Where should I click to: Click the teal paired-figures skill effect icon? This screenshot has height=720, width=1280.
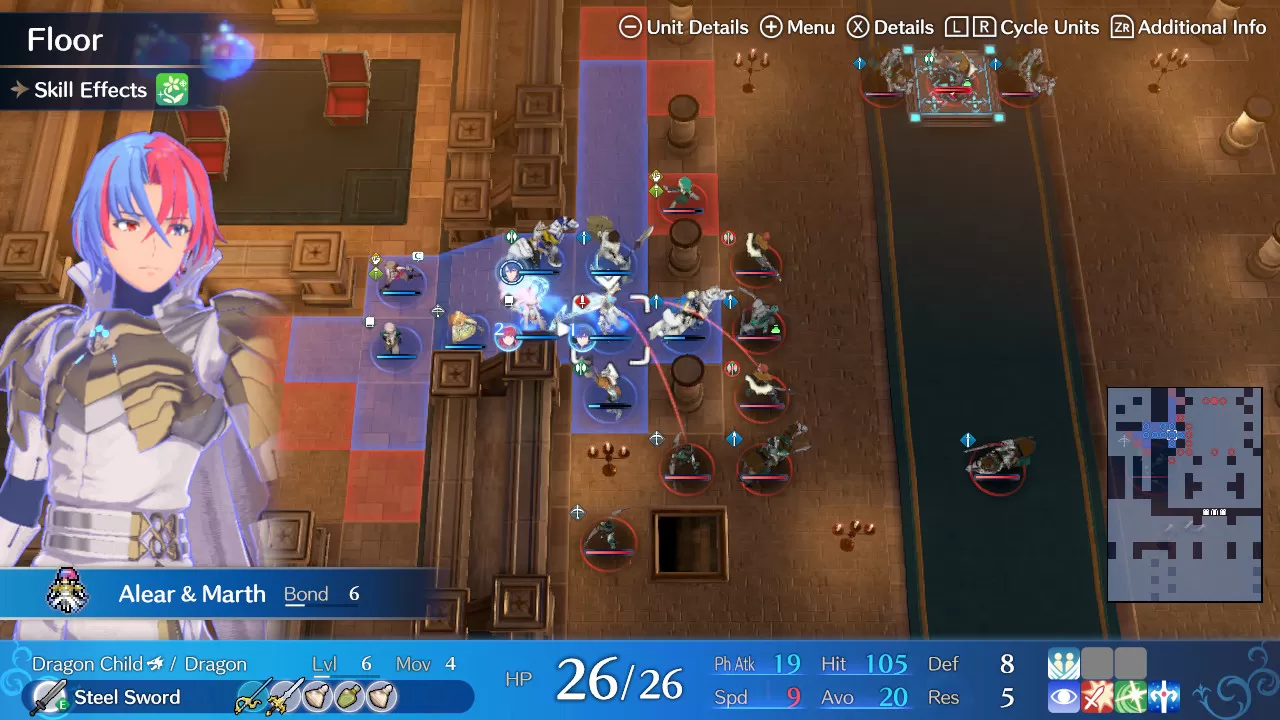coord(1063,662)
